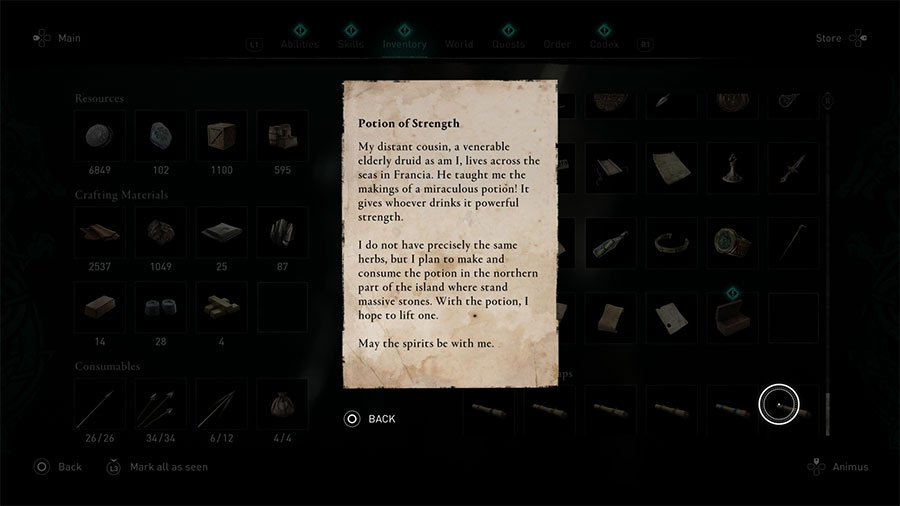900x506 pixels.
Task: Open the Skills tab
Action: 351,44
